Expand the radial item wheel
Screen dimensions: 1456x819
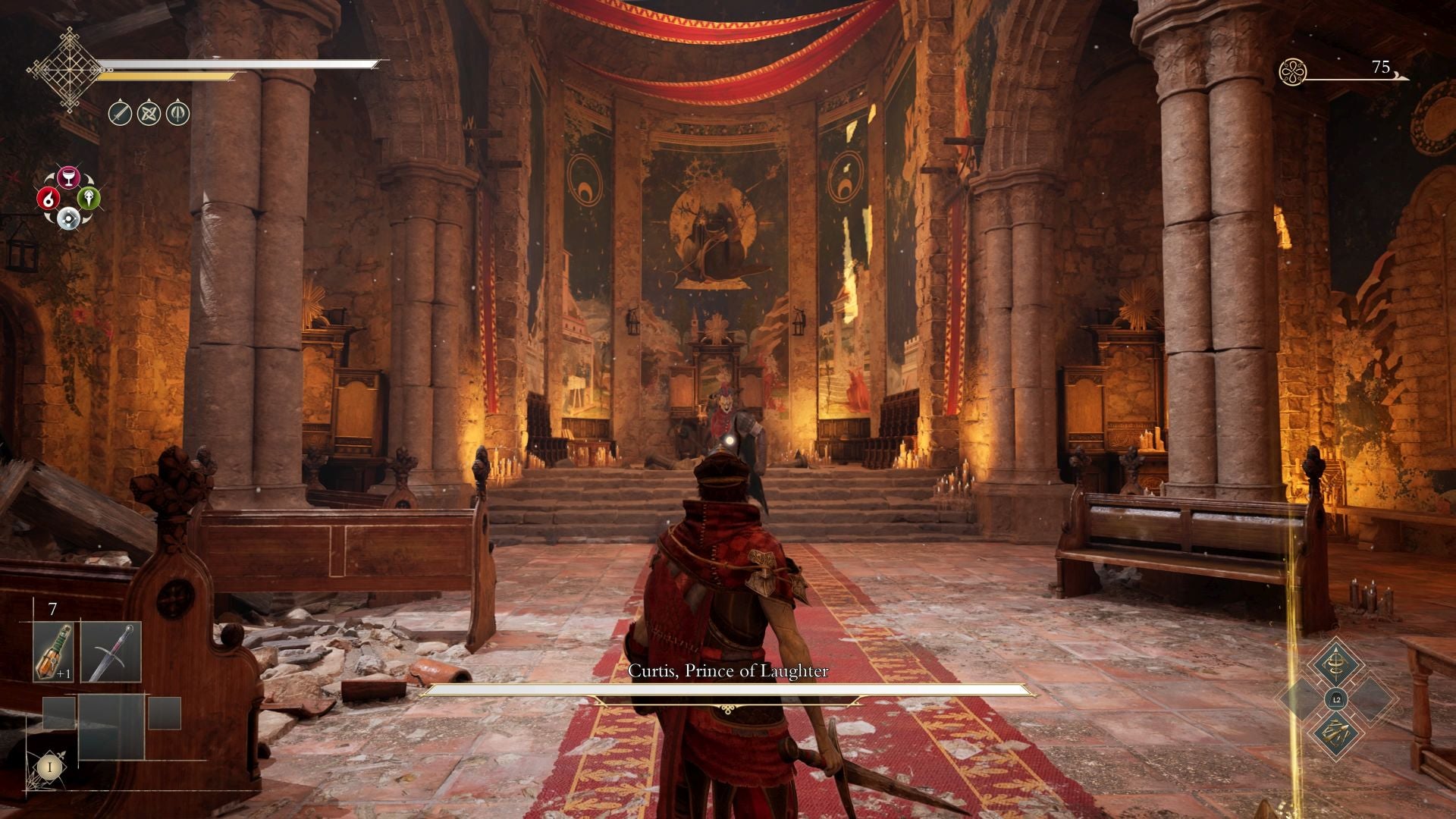[68, 197]
